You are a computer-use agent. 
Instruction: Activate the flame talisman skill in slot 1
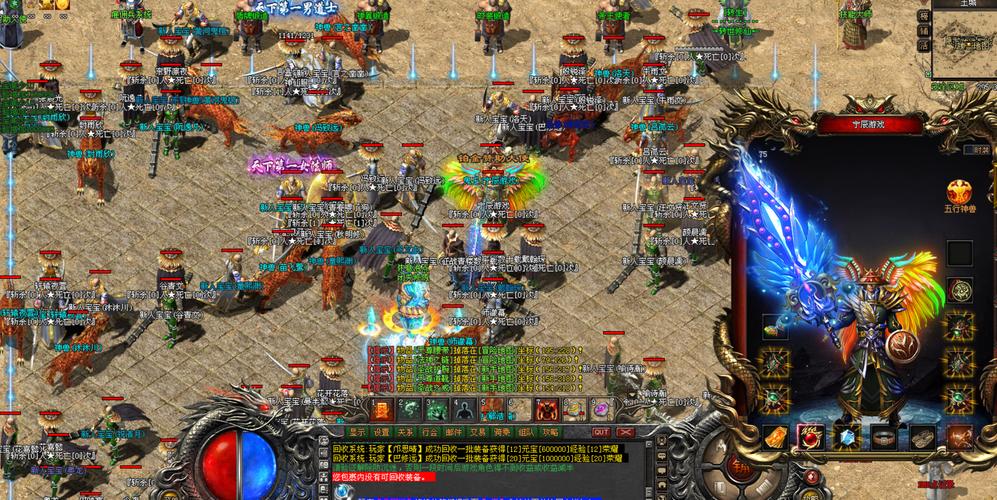382,409
